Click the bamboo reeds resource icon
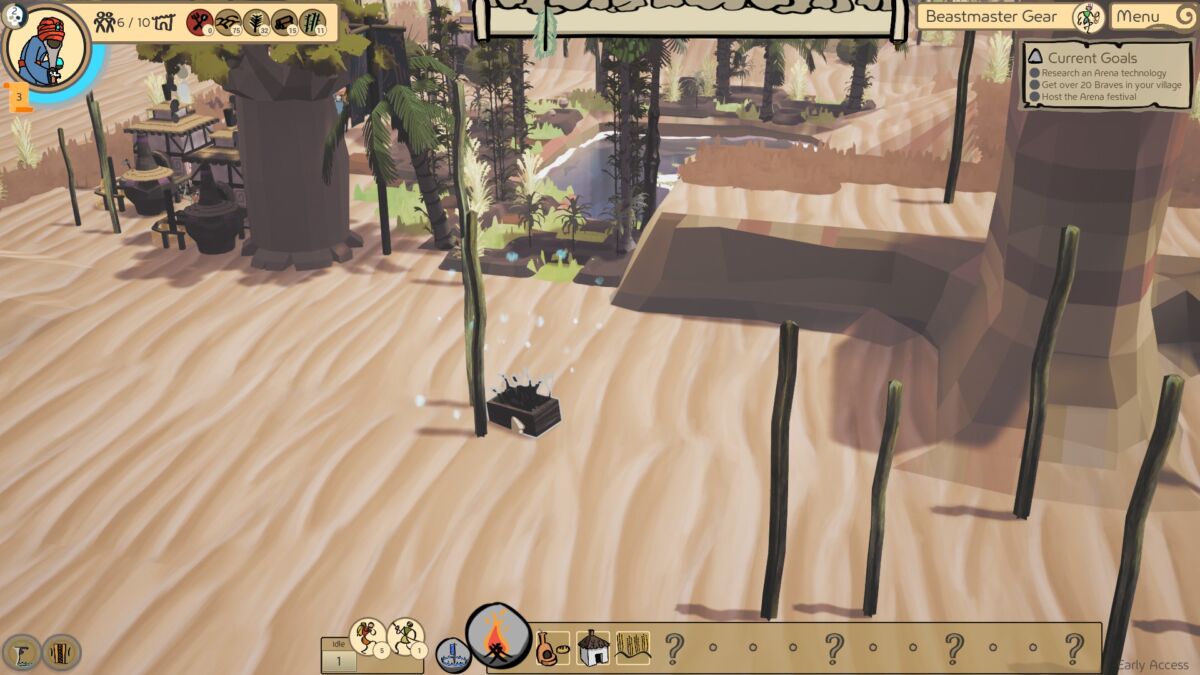This screenshot has height=675, width=1200. [313, 22]
